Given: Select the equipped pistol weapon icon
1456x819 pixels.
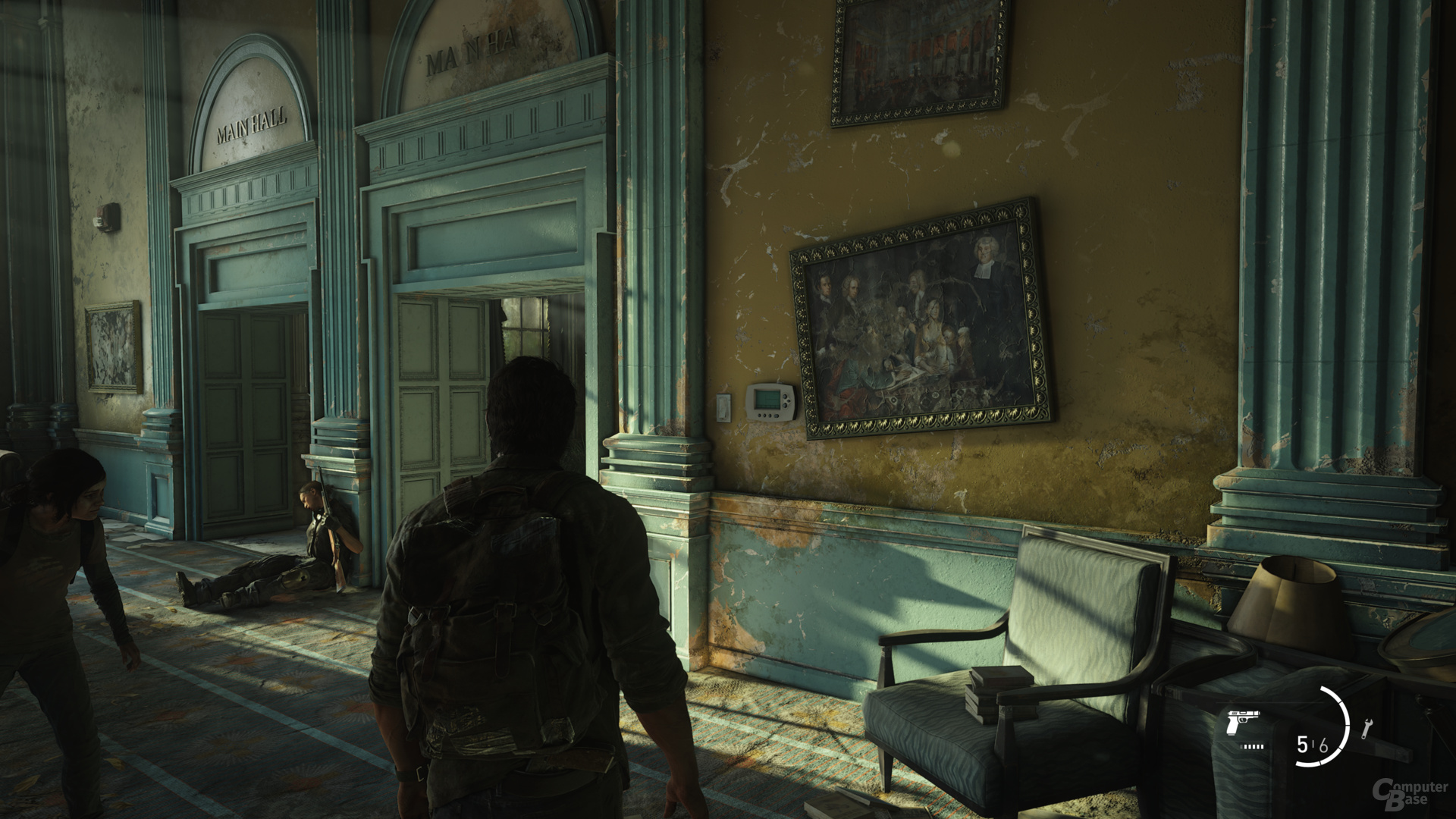Looking at the screenshot, I should click(x=1241, y=723).
